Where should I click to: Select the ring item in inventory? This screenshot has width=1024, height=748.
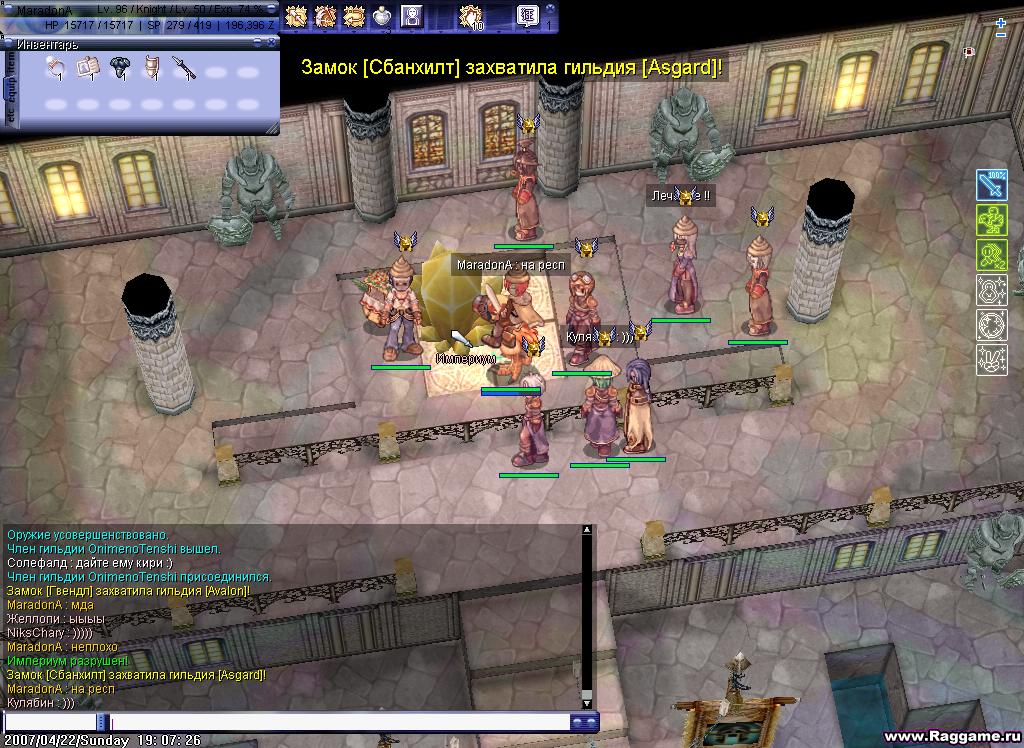pyautogui.click(x=57, y=68)
